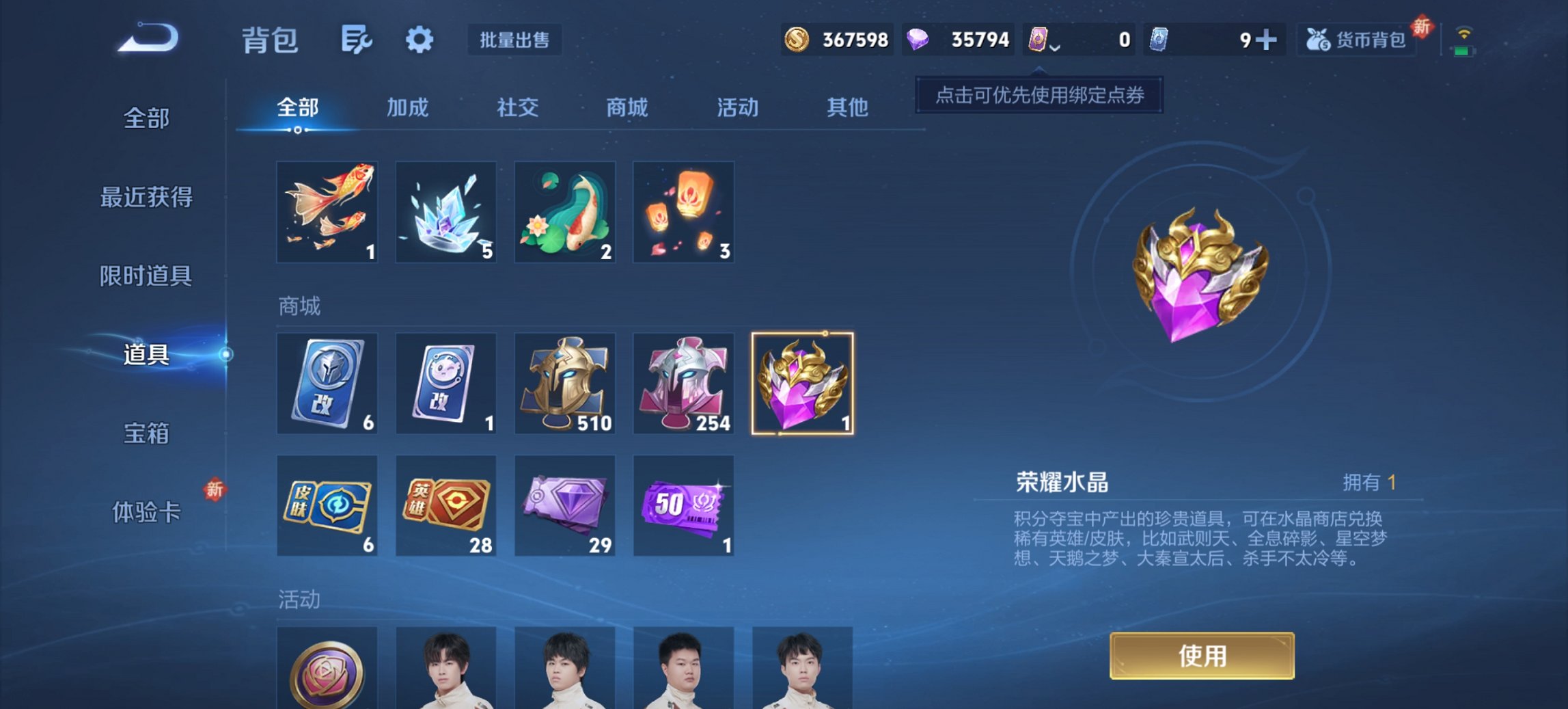The height and width of the screenshot is (709, 1568).
Task: Select the golden helmet fragment item showing 510
Action: [565, 384]
